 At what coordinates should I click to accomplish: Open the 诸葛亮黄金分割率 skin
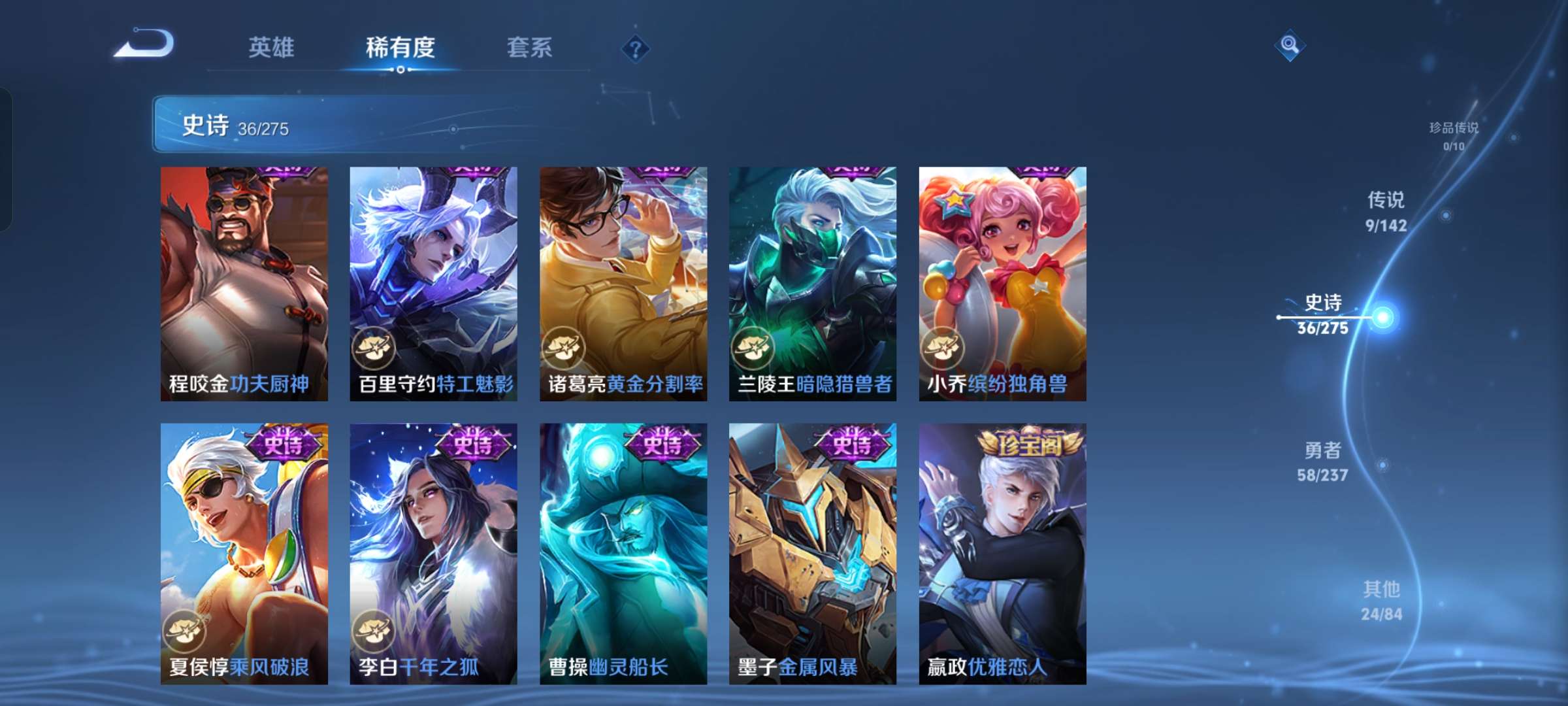(624, 281)
